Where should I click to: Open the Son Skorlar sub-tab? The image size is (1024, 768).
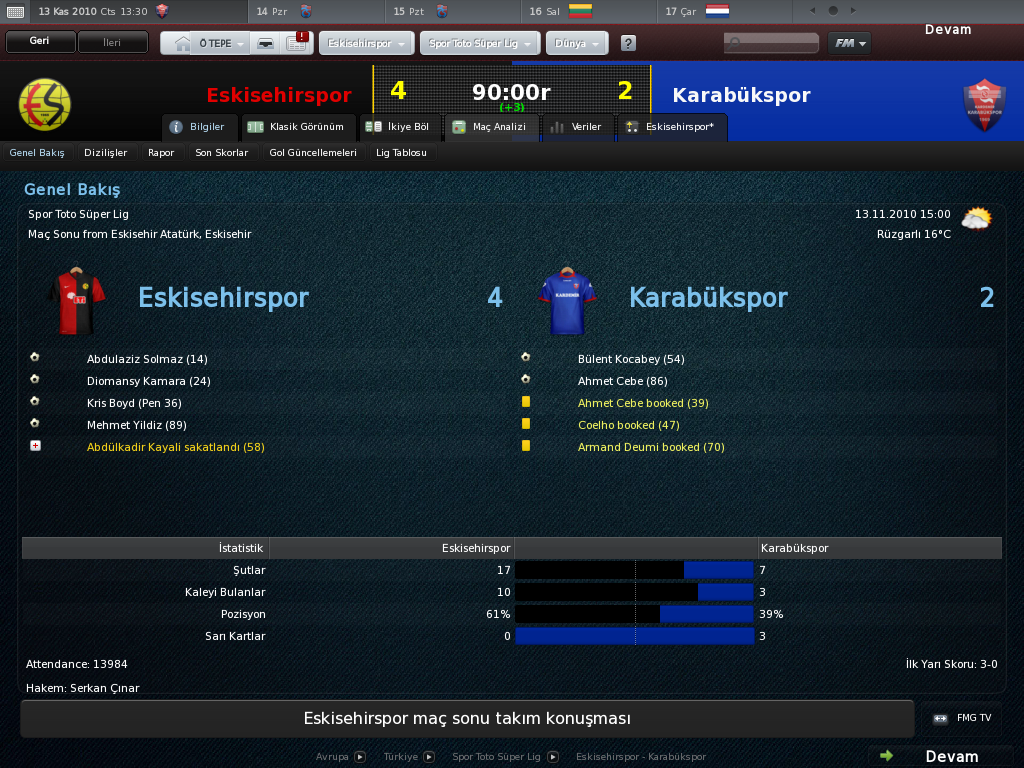[222, 153]
